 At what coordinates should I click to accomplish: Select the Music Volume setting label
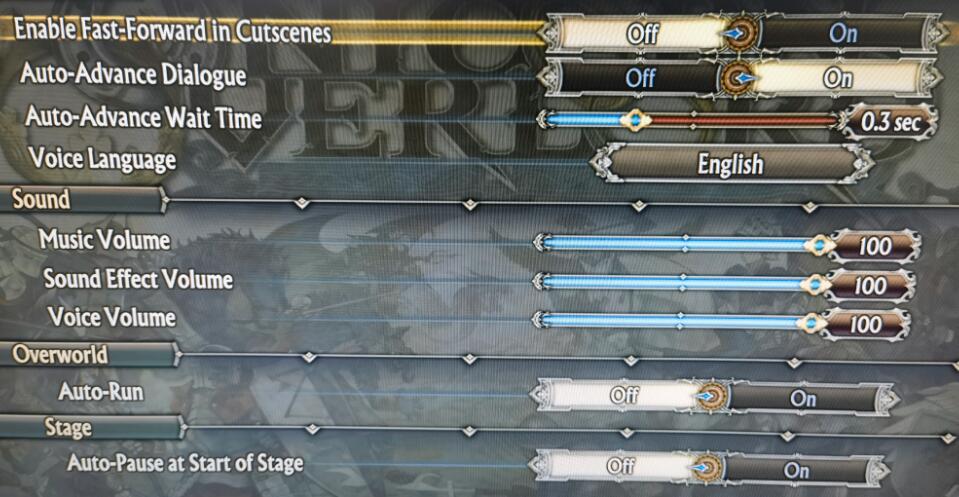pos(104,240)
